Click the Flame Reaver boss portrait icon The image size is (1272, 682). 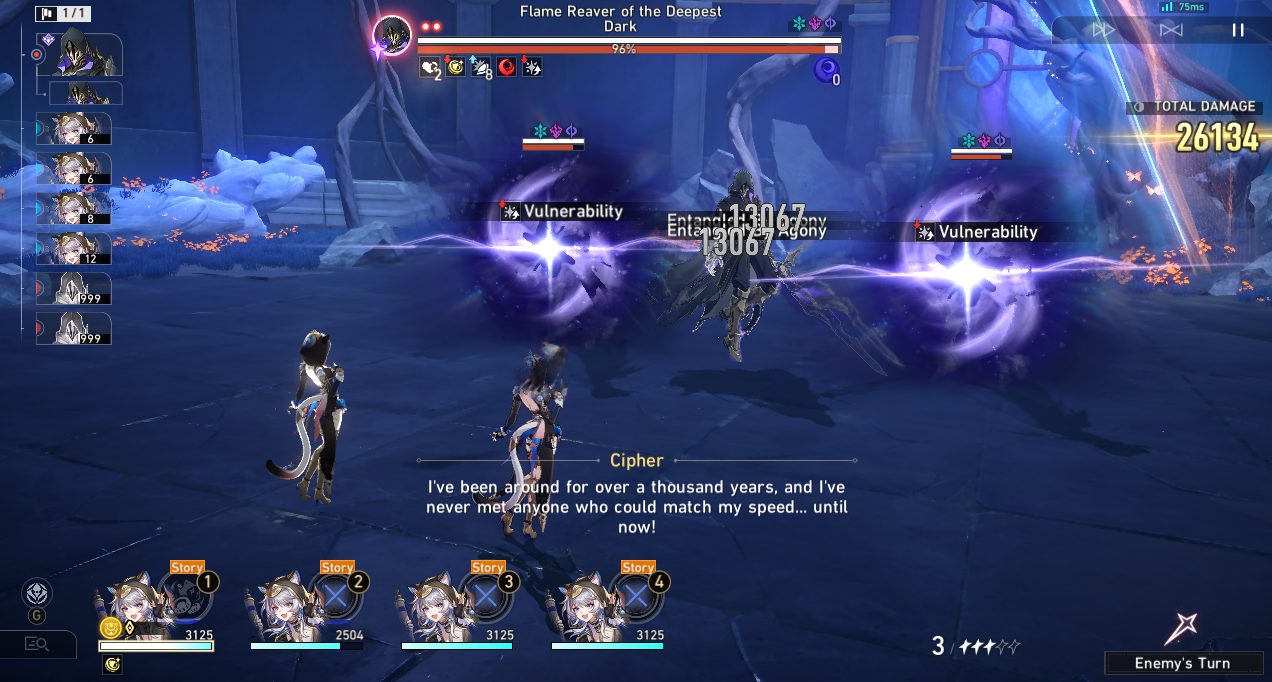point(392,37)
